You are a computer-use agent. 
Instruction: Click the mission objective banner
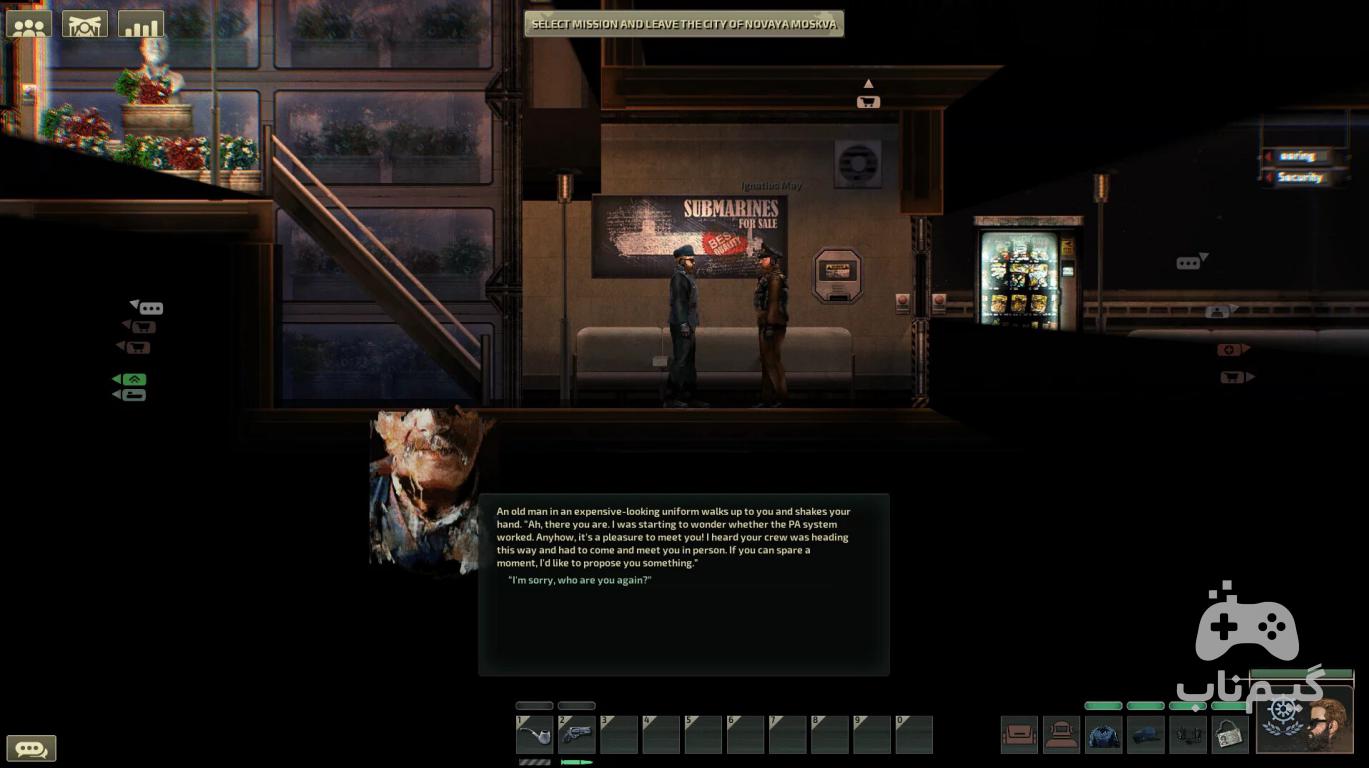coord(684,24)
